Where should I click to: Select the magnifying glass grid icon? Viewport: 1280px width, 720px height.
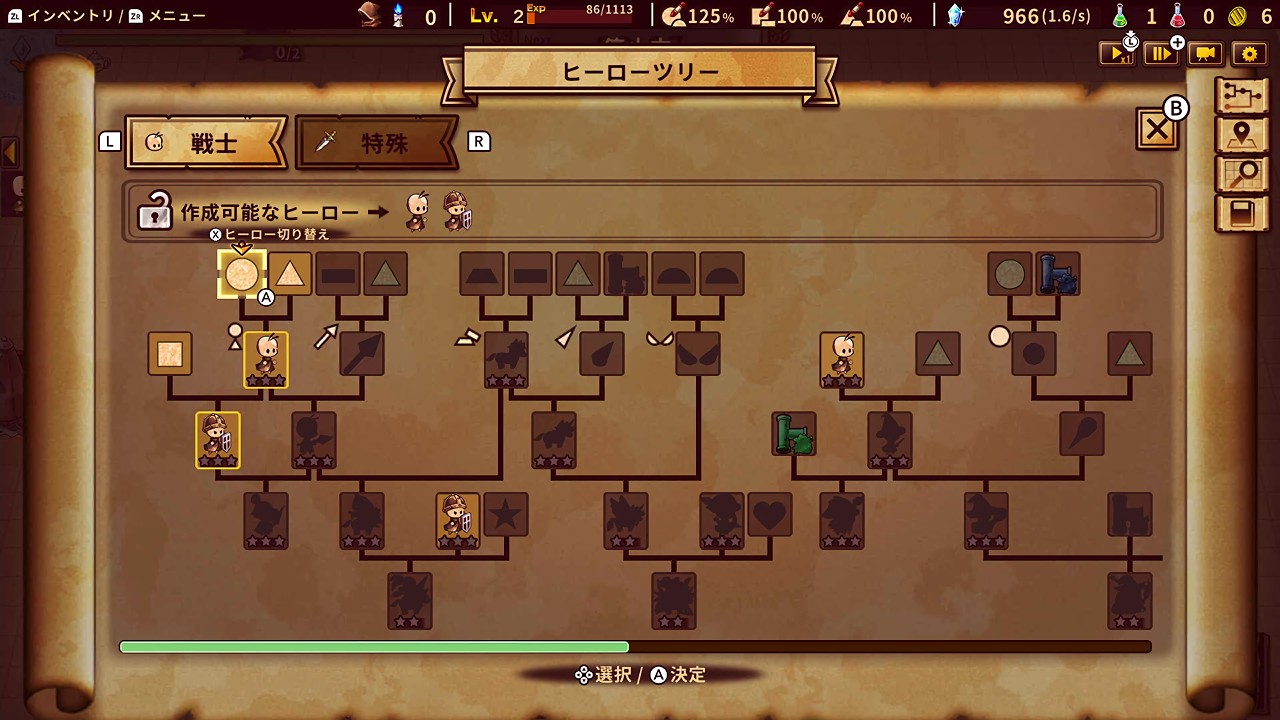coord(1241,174)
